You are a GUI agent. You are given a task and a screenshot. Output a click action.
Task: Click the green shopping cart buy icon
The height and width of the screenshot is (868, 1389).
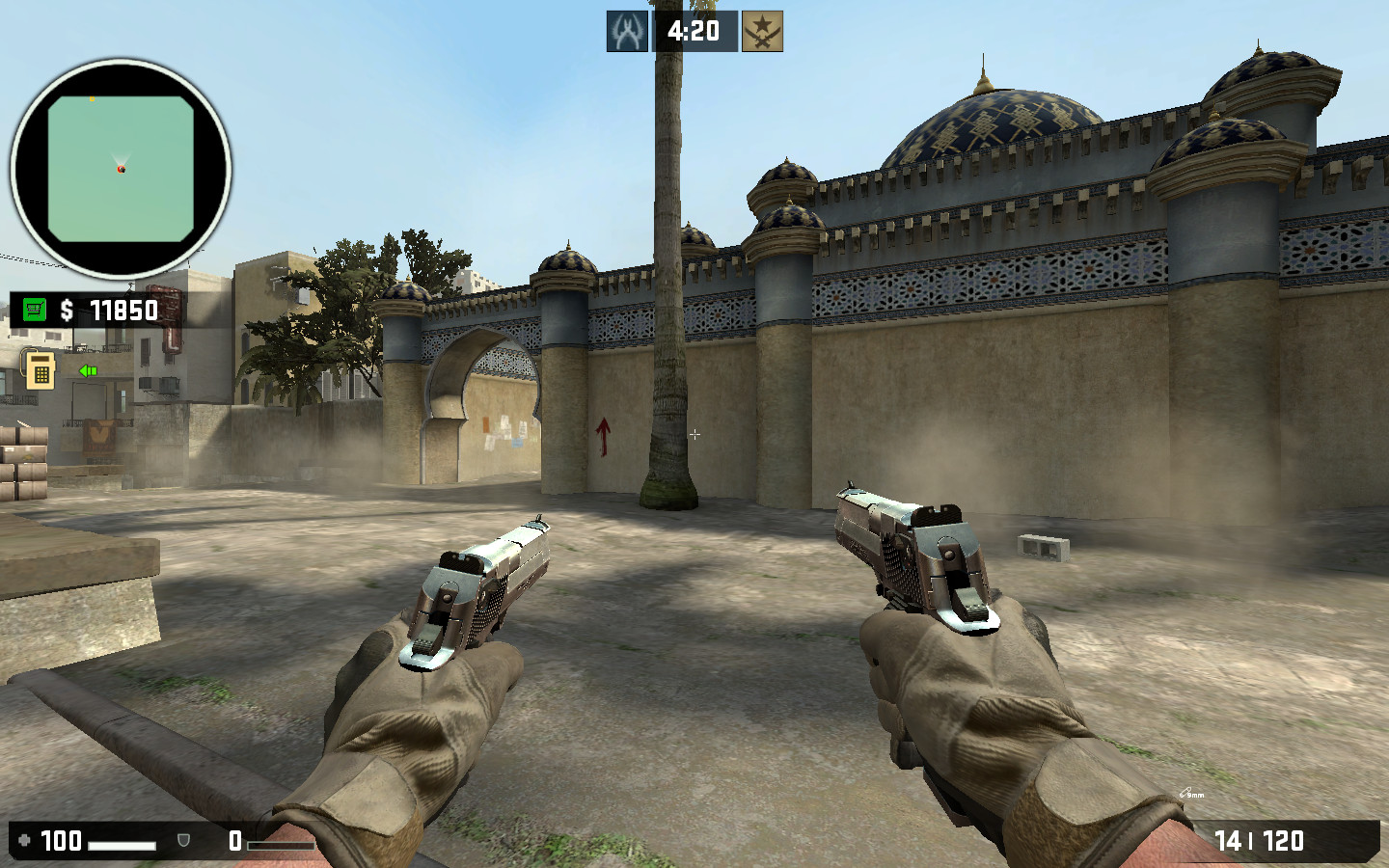coord(35,311)
